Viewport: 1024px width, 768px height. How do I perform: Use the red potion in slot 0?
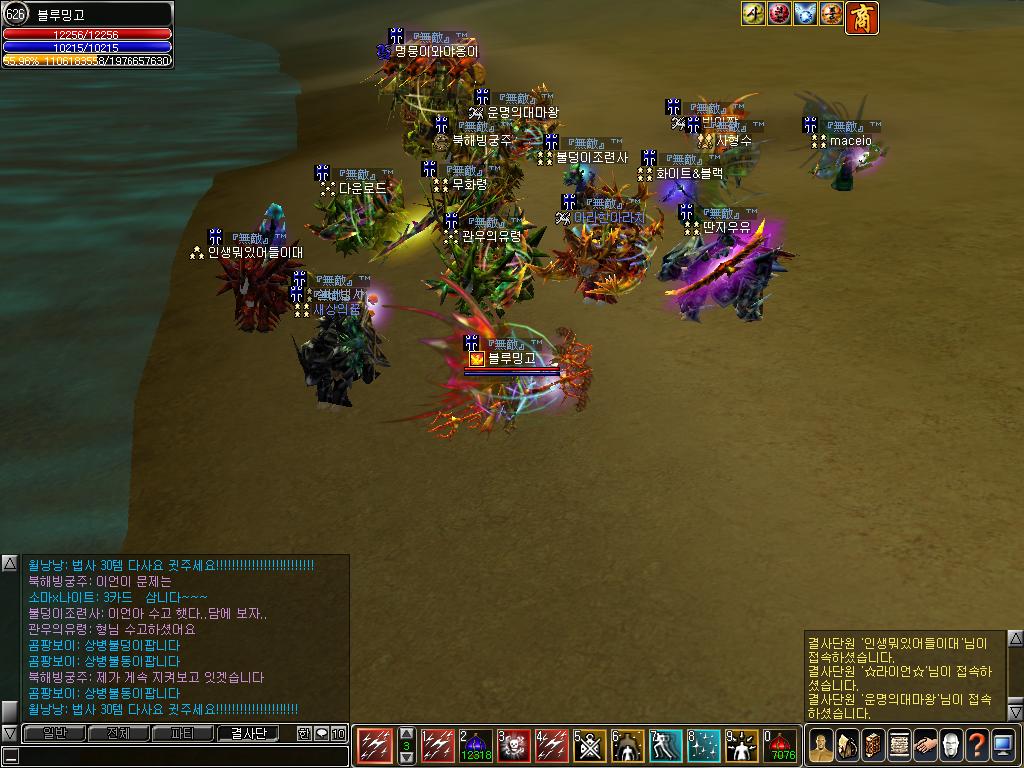tap(780, 746)
